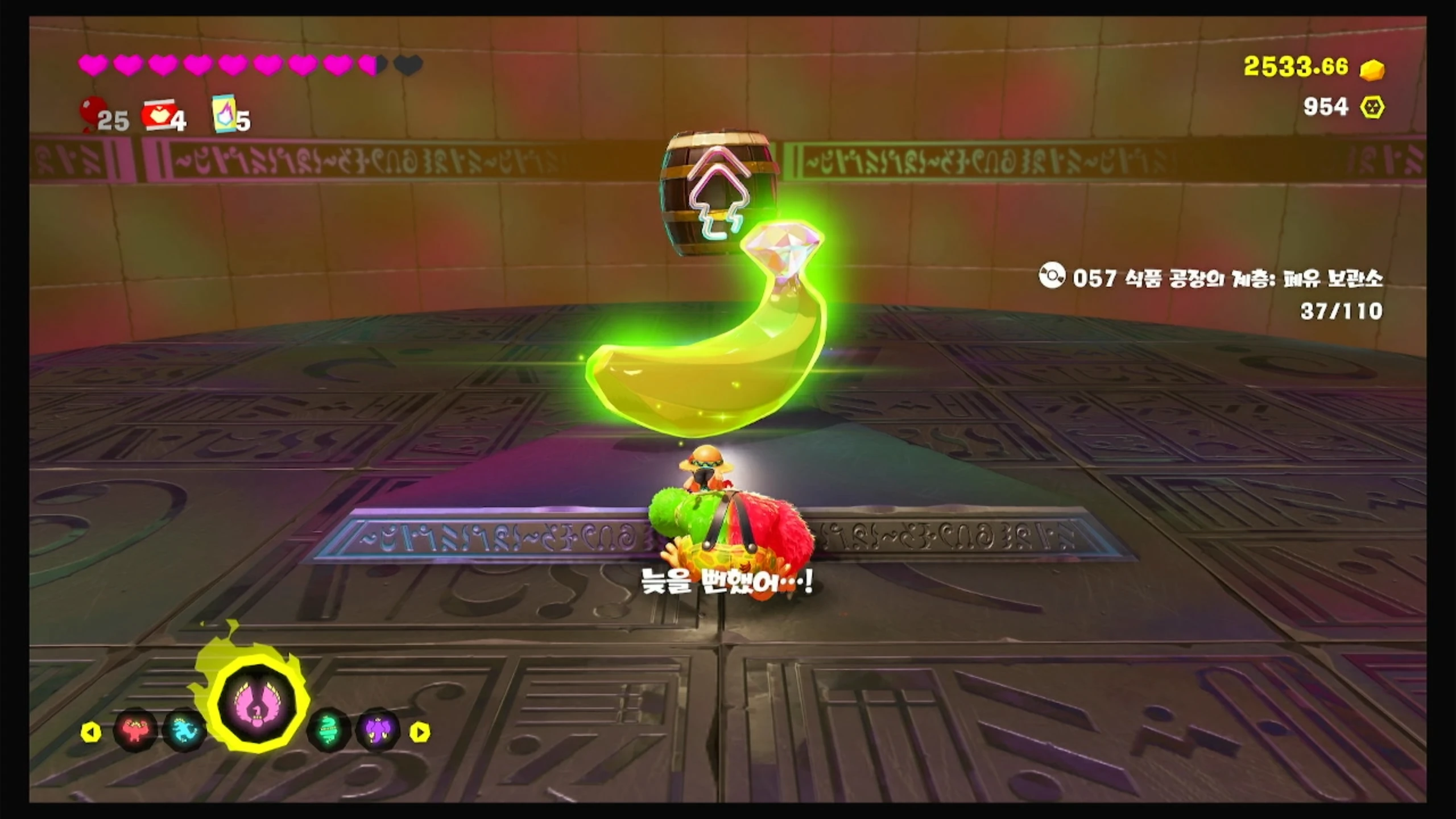Select the red Kong Bananza icon
1456x819 pixels.
(x=134, y=730)
